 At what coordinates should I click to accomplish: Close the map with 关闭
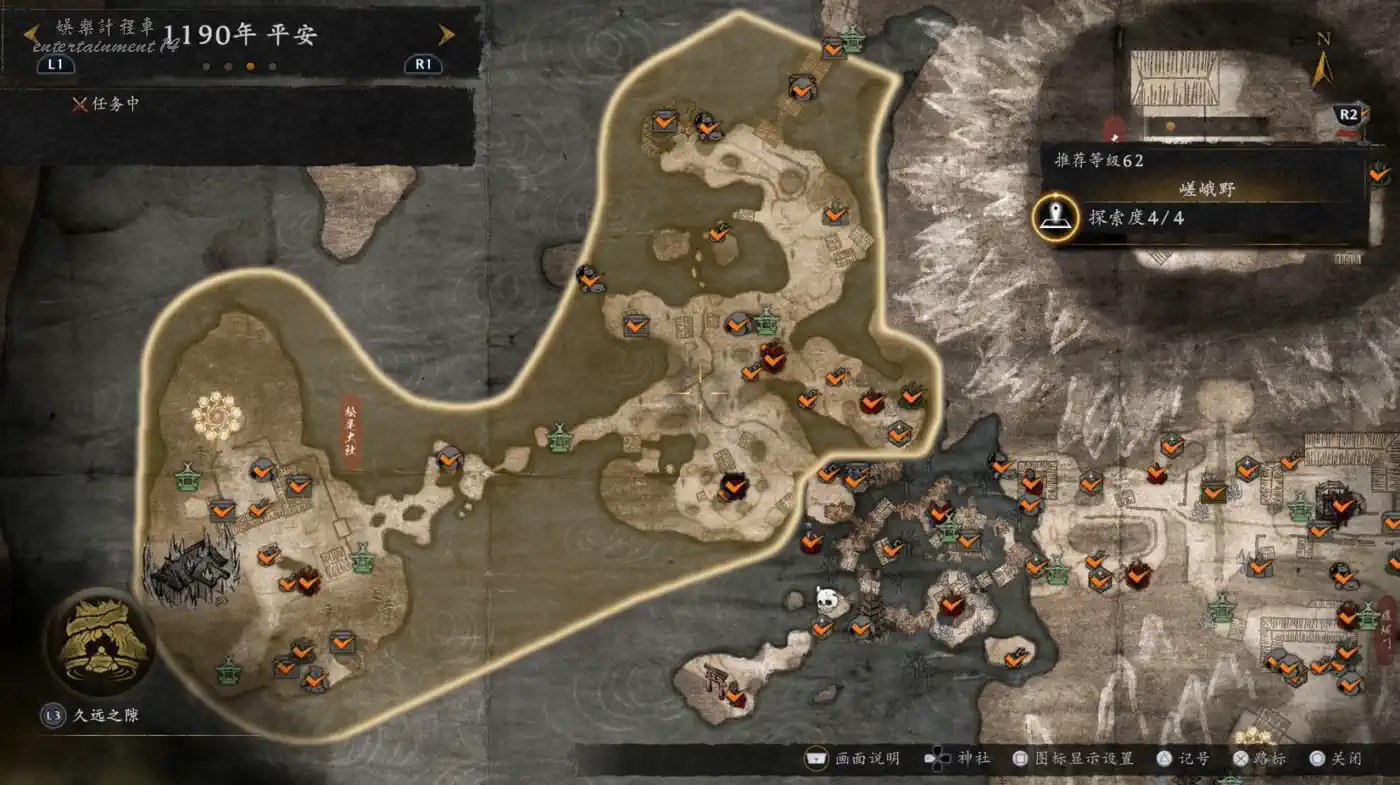pyautogui.click(x=1335, y=759)
